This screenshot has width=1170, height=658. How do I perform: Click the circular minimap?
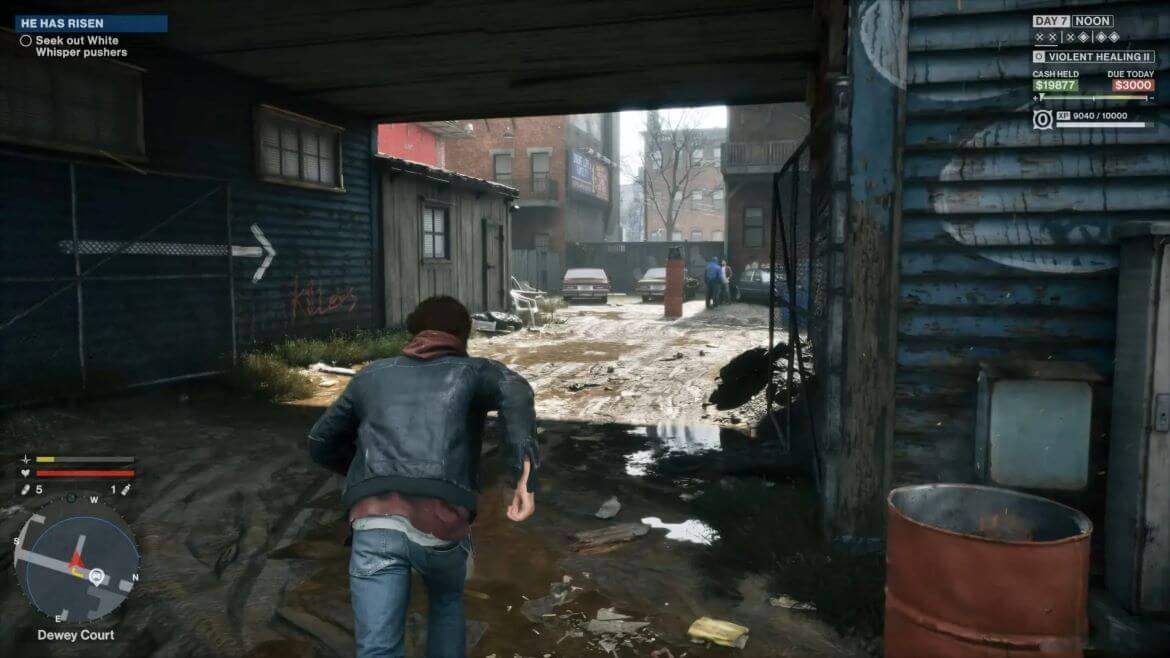coord(76,560)
